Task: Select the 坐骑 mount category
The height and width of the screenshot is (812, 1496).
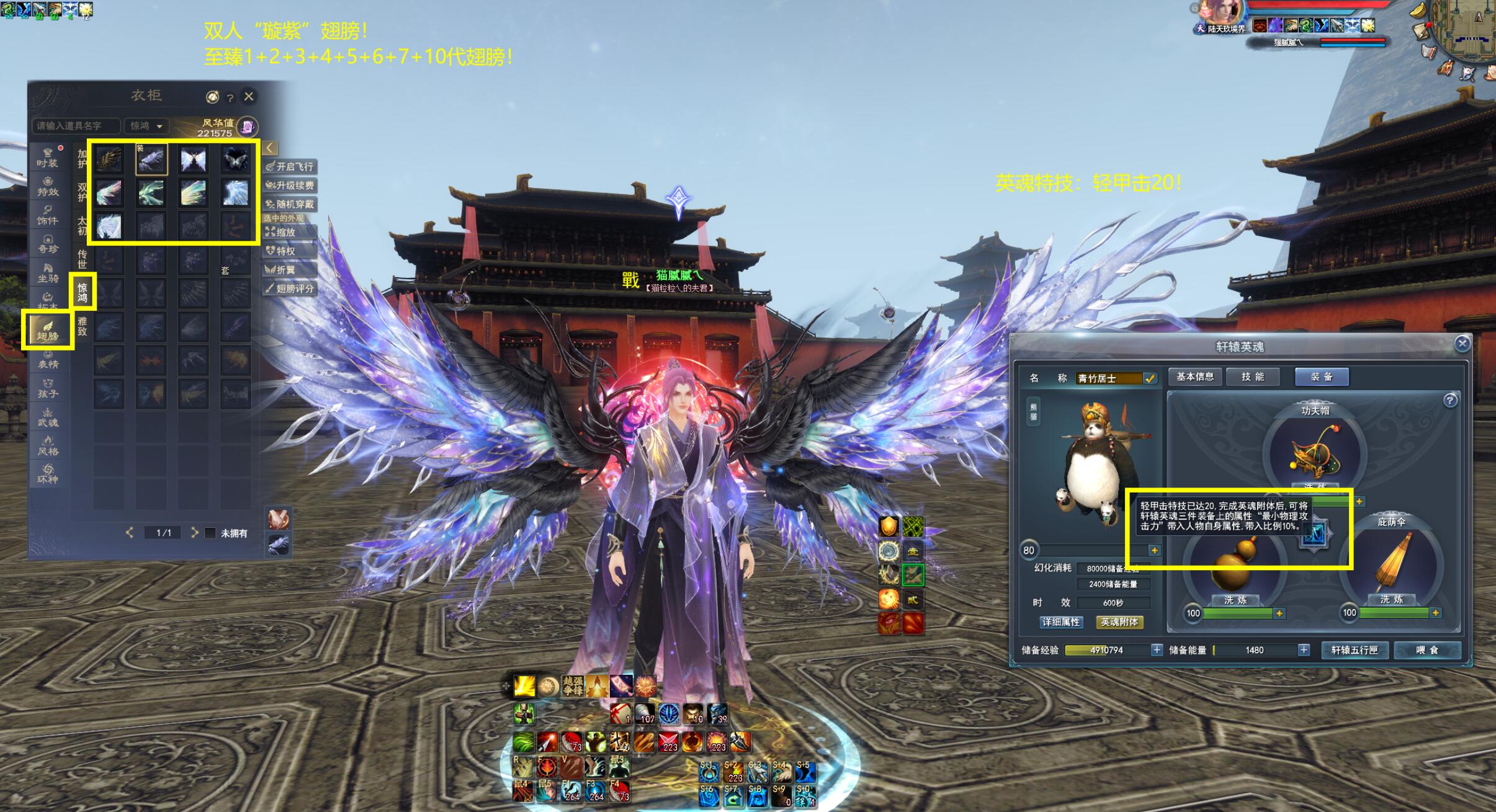Action: (47, 273)
